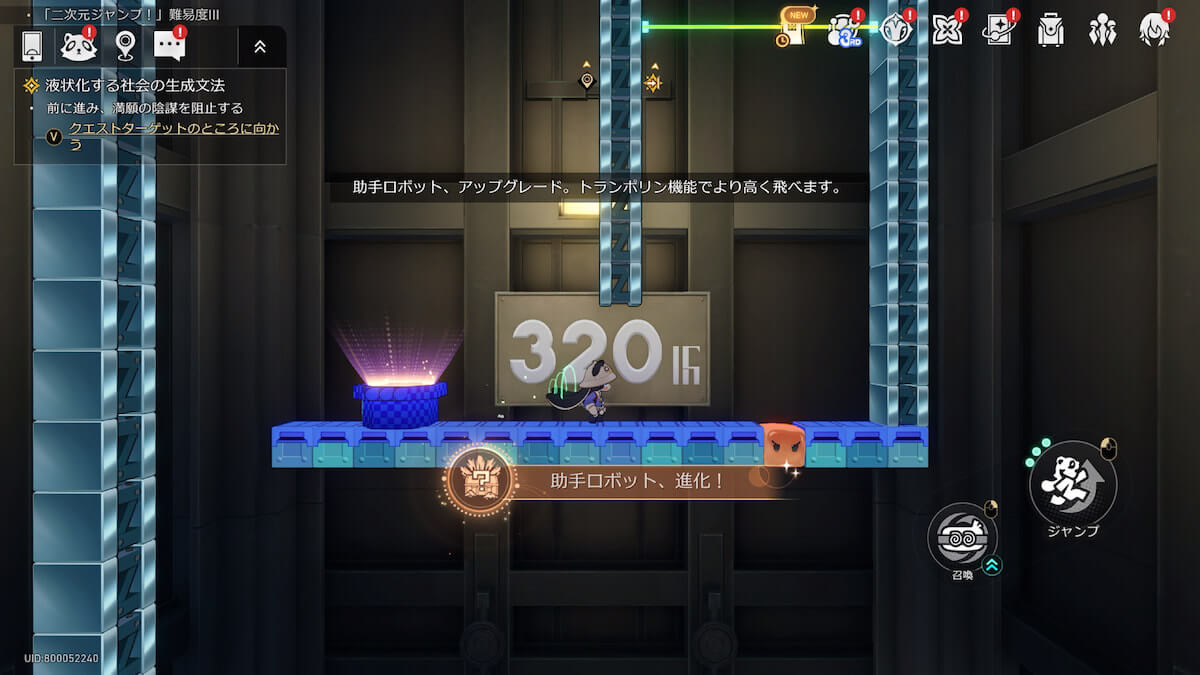This screenshot has height=675, width=1200.
Task: Open the backpack inventory icon
Action: (x=1051, y=30)
